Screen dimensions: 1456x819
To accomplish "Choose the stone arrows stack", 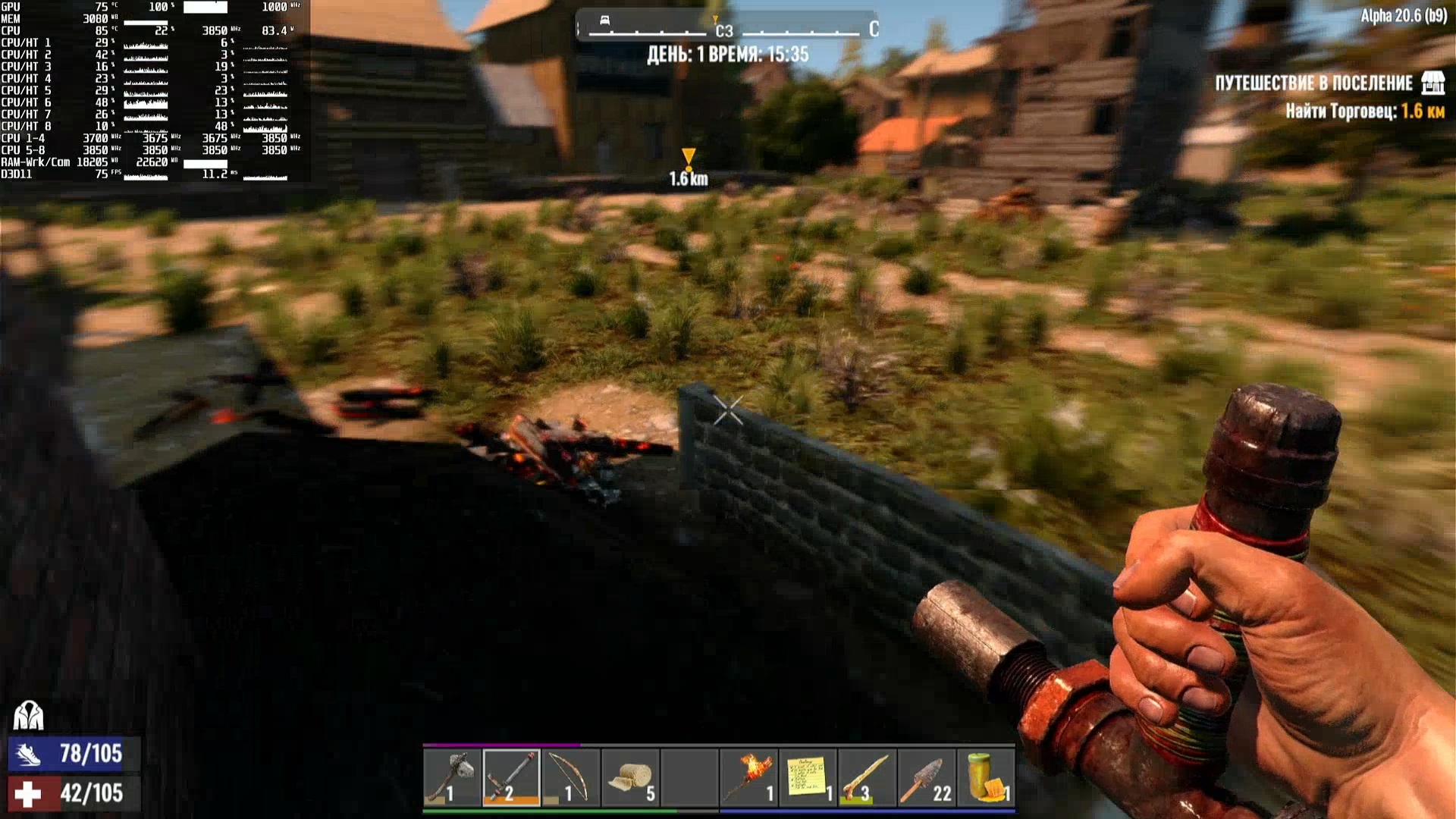I will tap(926, 777).
